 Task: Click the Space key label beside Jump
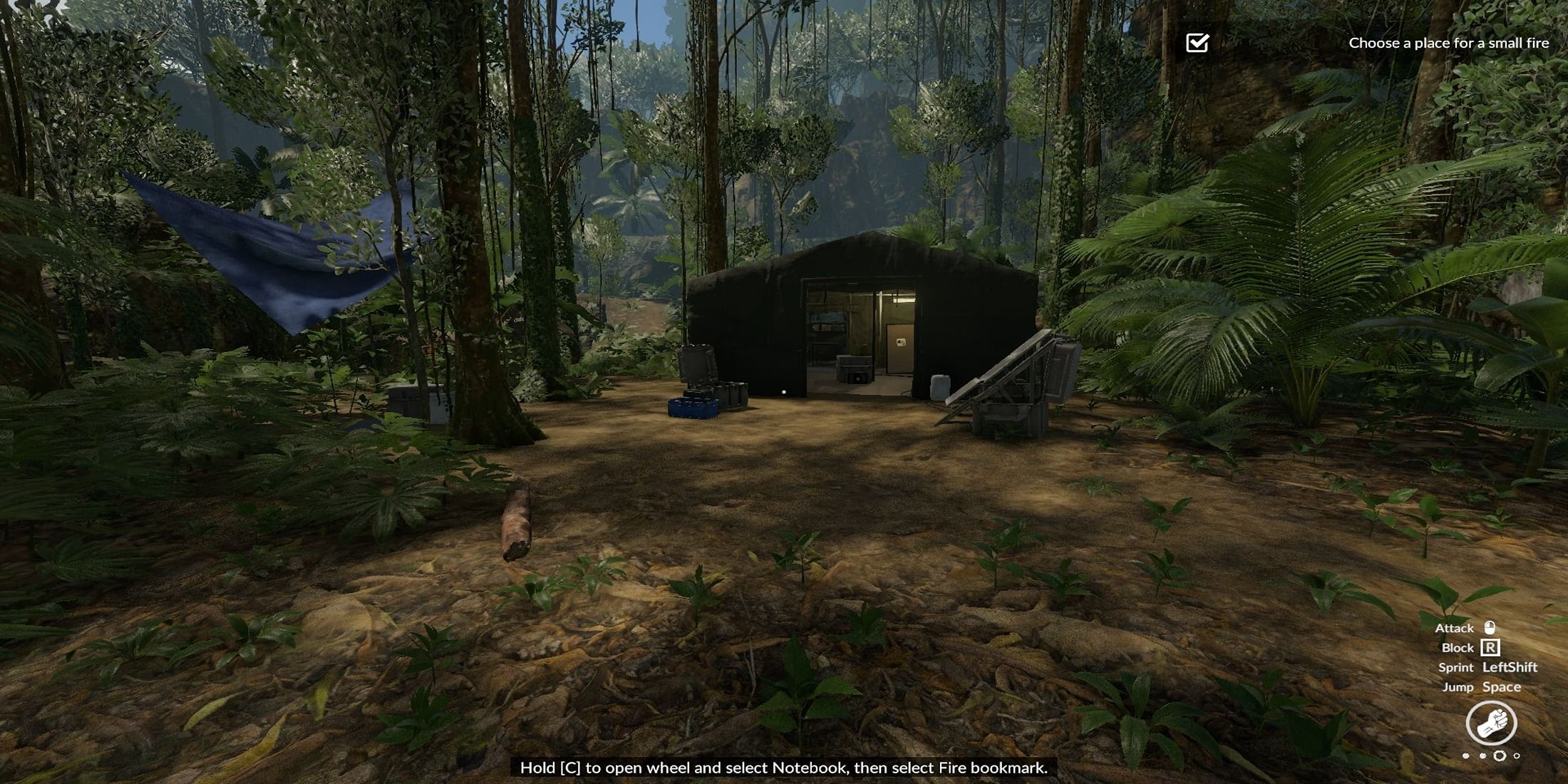1502,687
